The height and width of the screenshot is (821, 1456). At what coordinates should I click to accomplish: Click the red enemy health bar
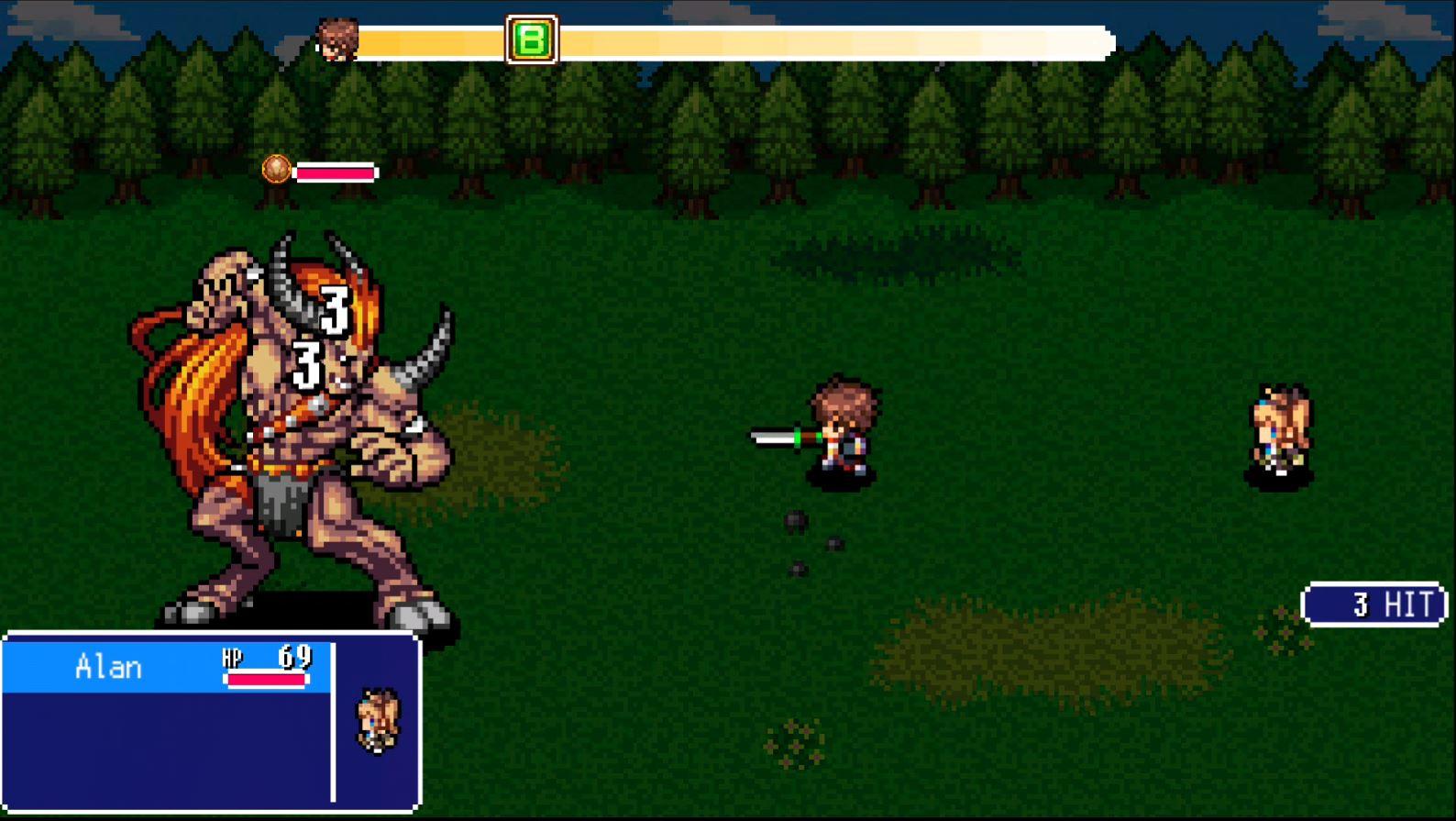(335, 172)
